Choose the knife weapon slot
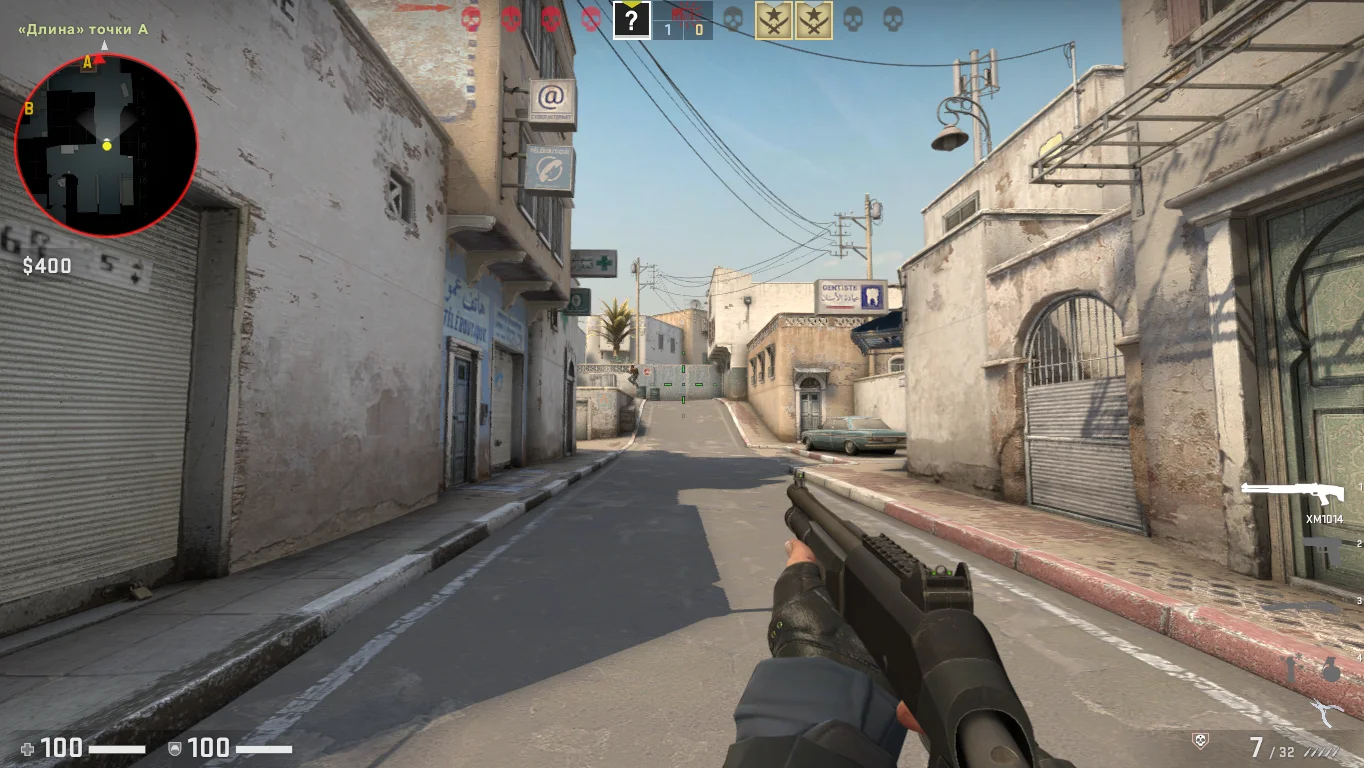This screenshot has height=768, width=1364. point(1300,607)
